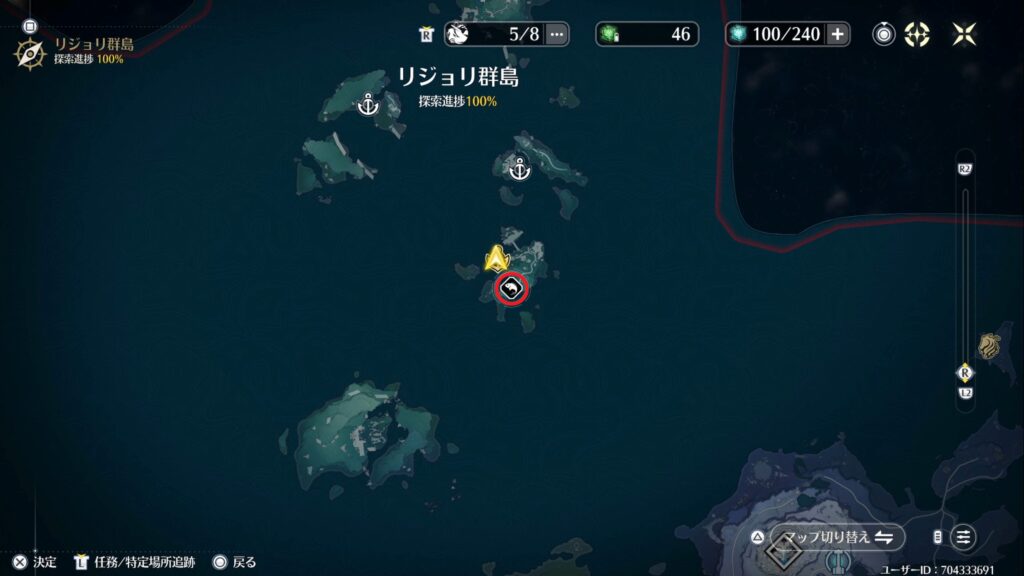Screen dimensions: 1024x576
Task: Add Waveplates with the plus button
Action: click(x=838, y=34)
